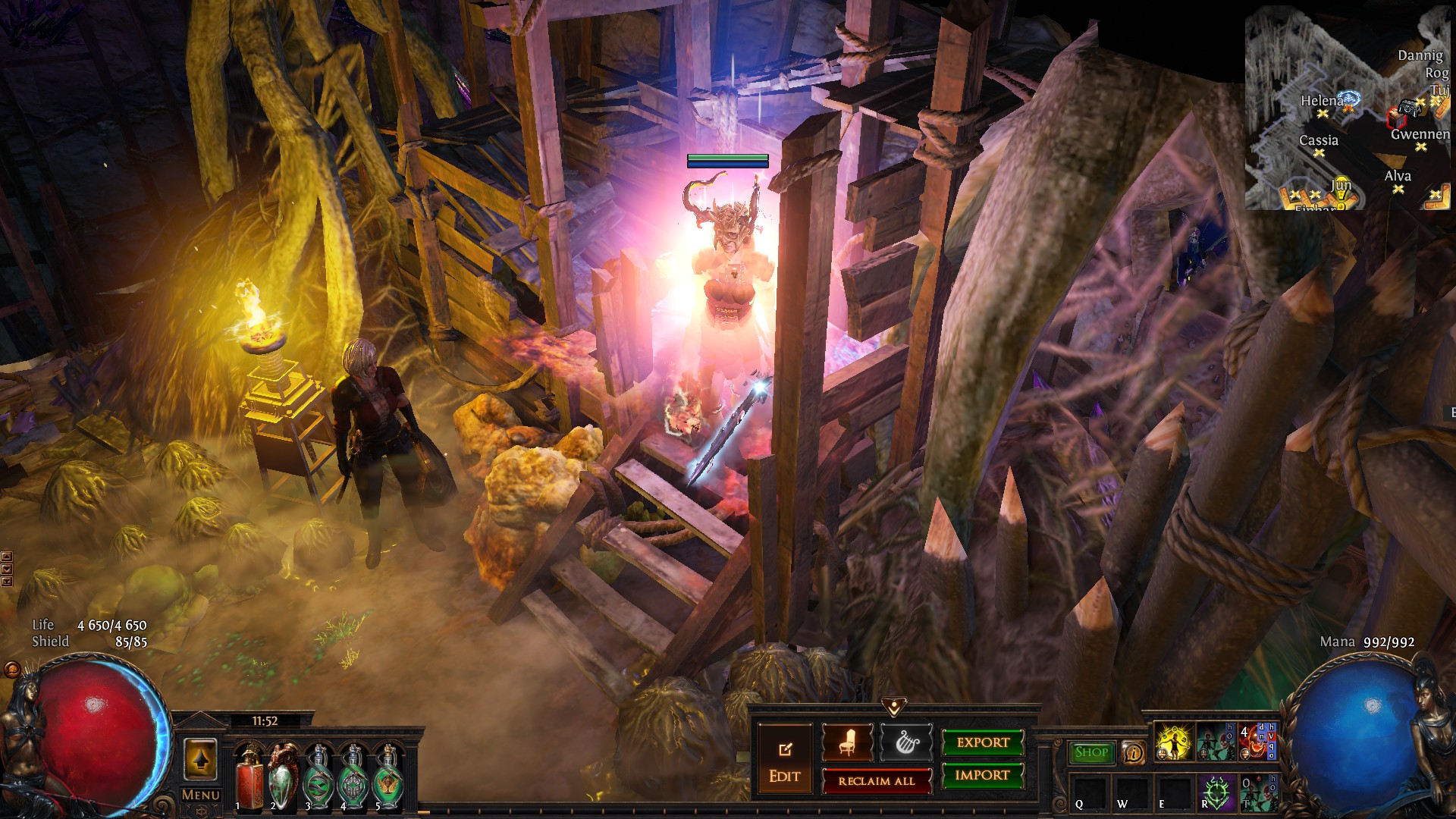
Task: Select the red skull skill showing 4
Action: click(x=1257, y=742)
